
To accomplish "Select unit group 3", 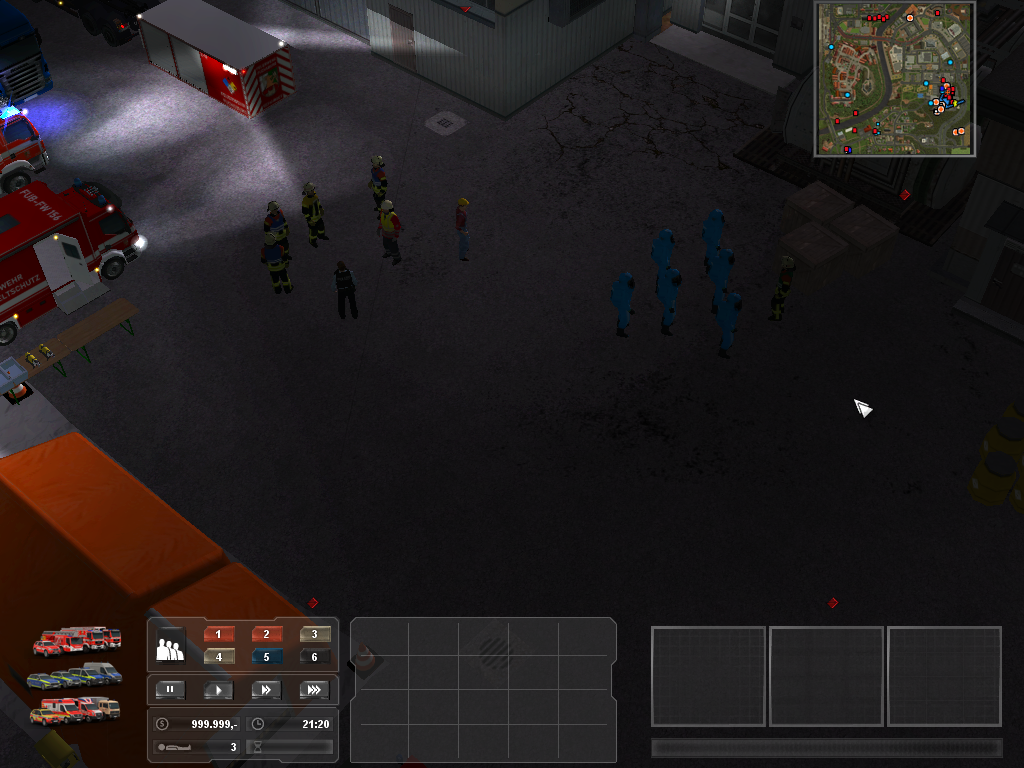I will (315, 635).
